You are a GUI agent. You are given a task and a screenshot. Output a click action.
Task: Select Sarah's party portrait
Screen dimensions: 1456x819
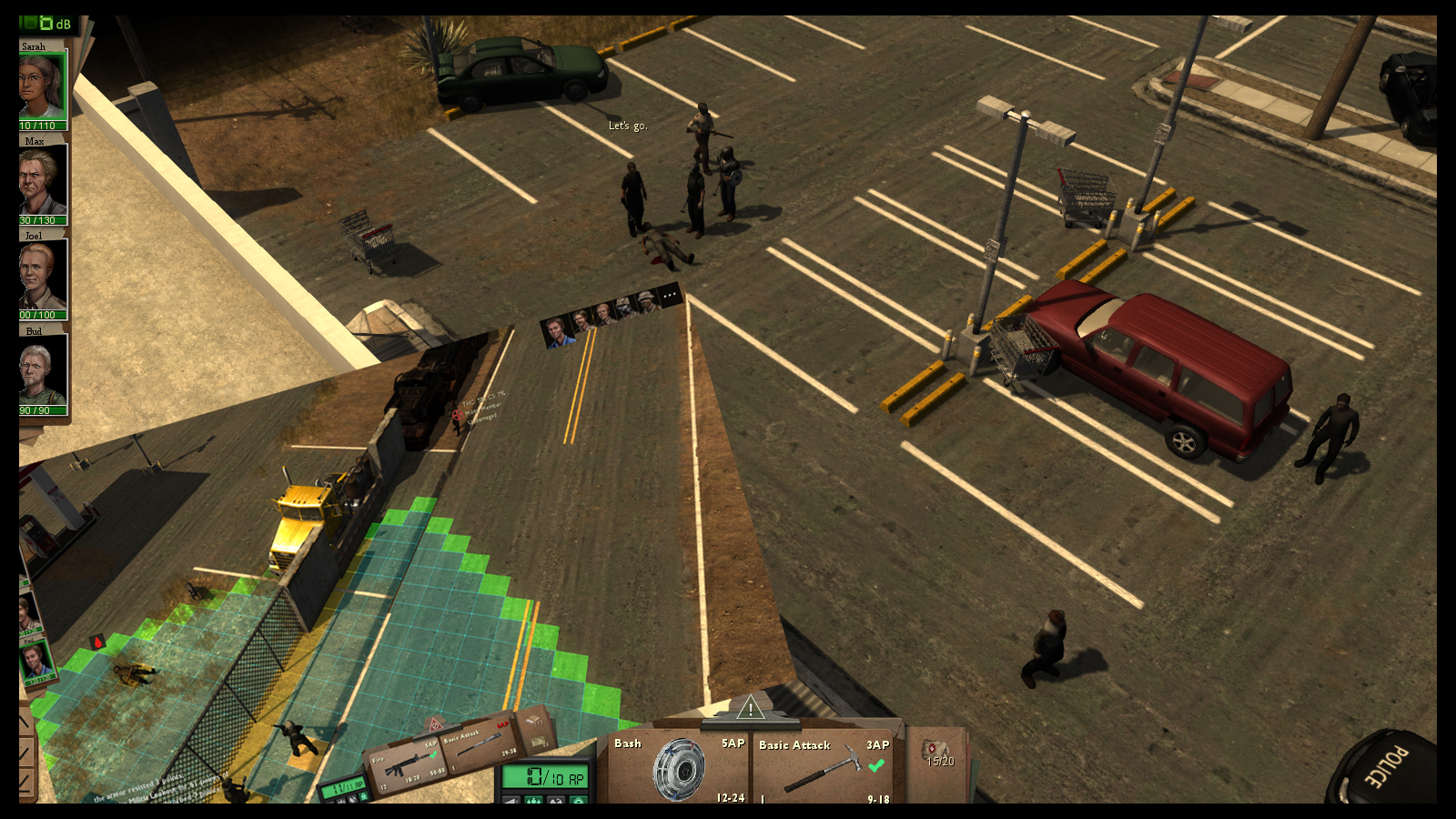pyautogui.click(x=42, y=86)
